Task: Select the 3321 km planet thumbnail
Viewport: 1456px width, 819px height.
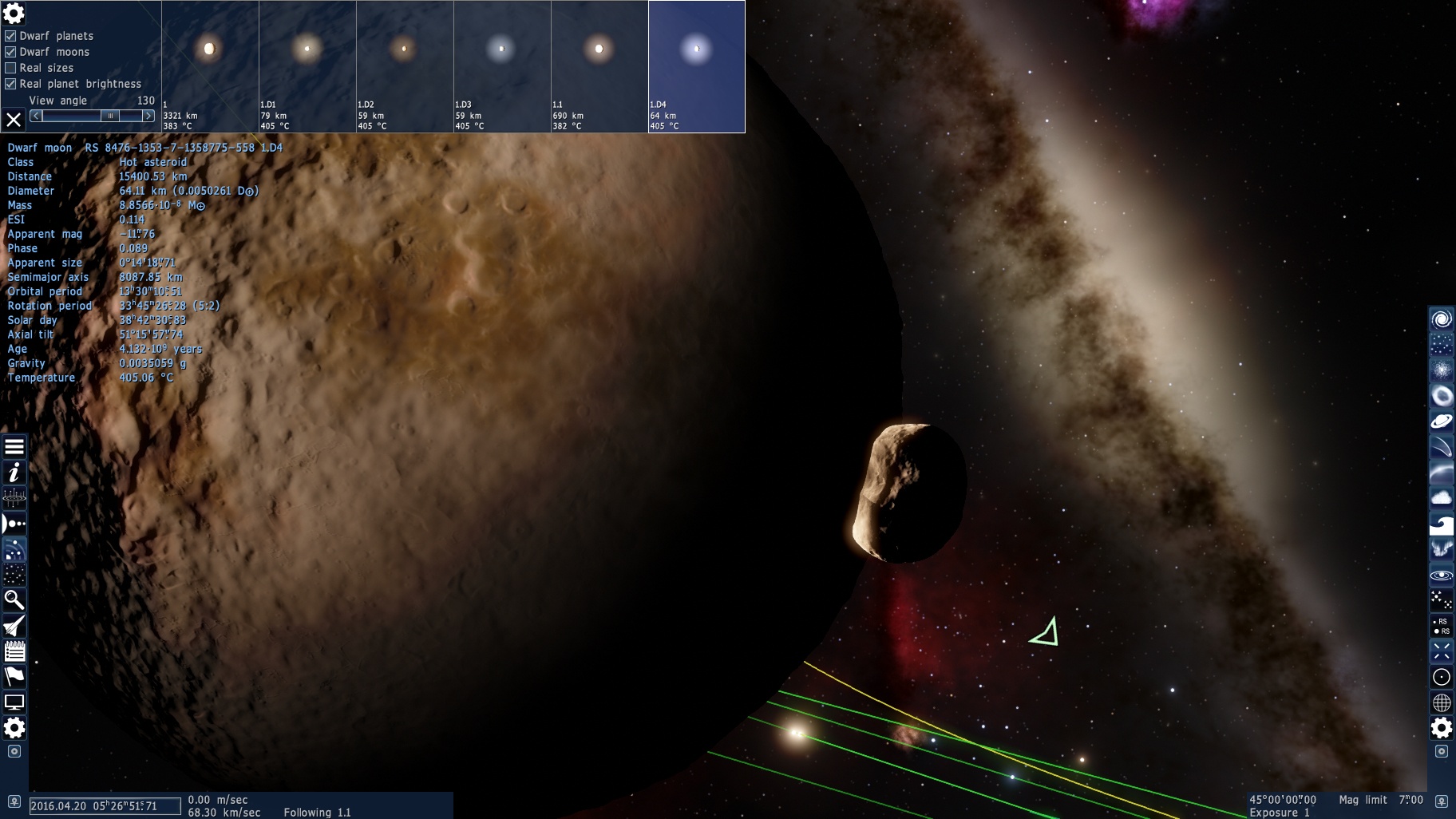Action: click(x=210, y=65)
